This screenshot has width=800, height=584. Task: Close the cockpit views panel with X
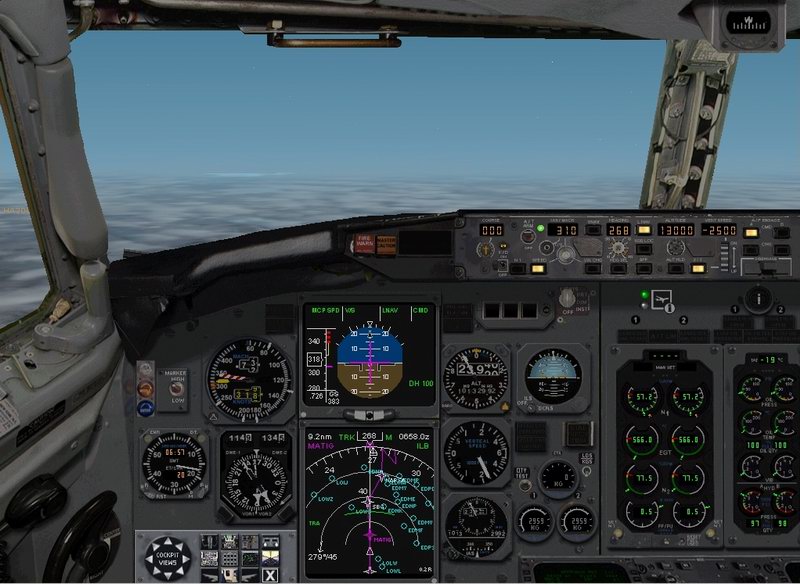269,573
